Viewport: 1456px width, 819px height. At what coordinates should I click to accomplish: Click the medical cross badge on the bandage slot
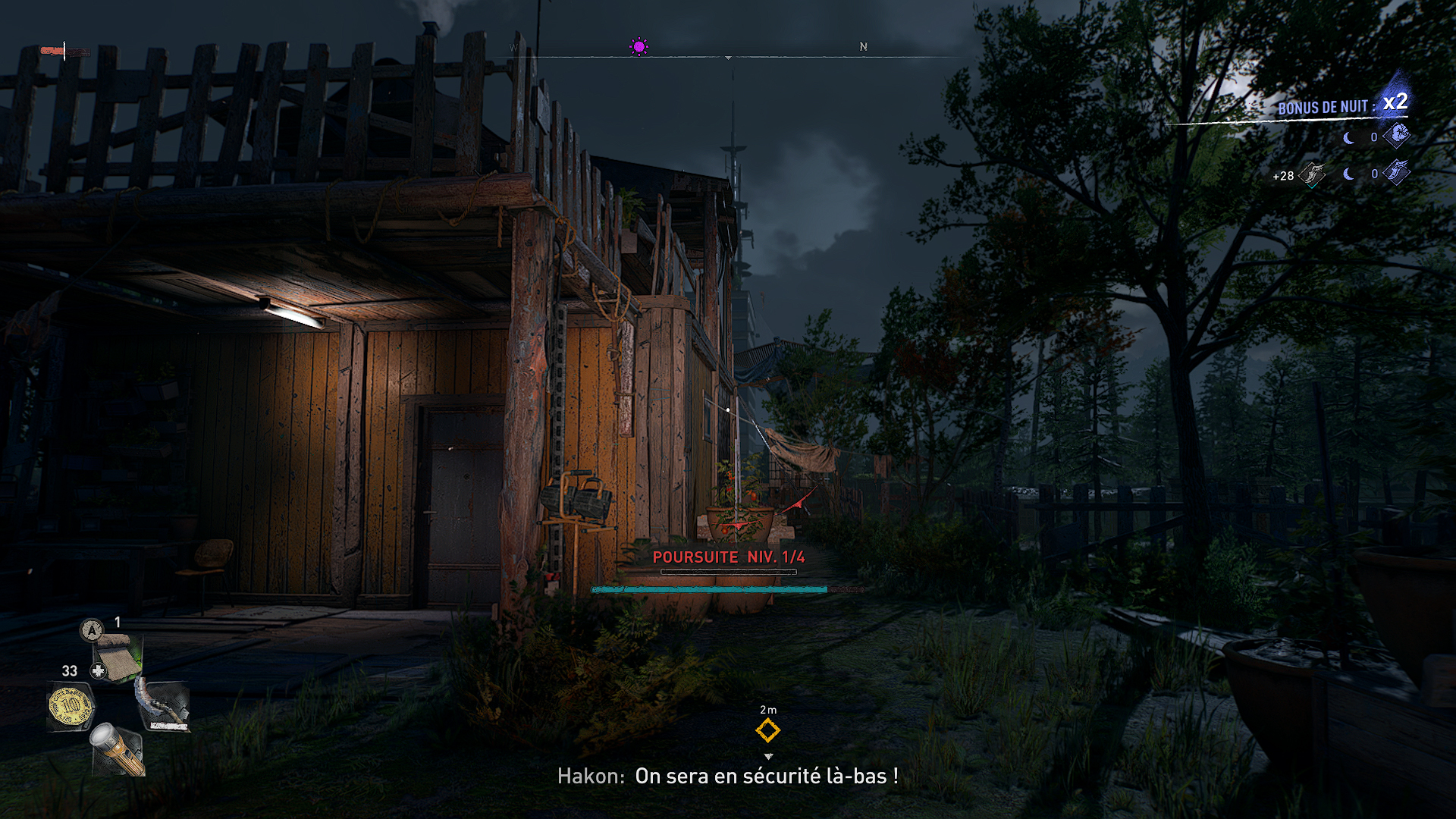tap(98, 670)
